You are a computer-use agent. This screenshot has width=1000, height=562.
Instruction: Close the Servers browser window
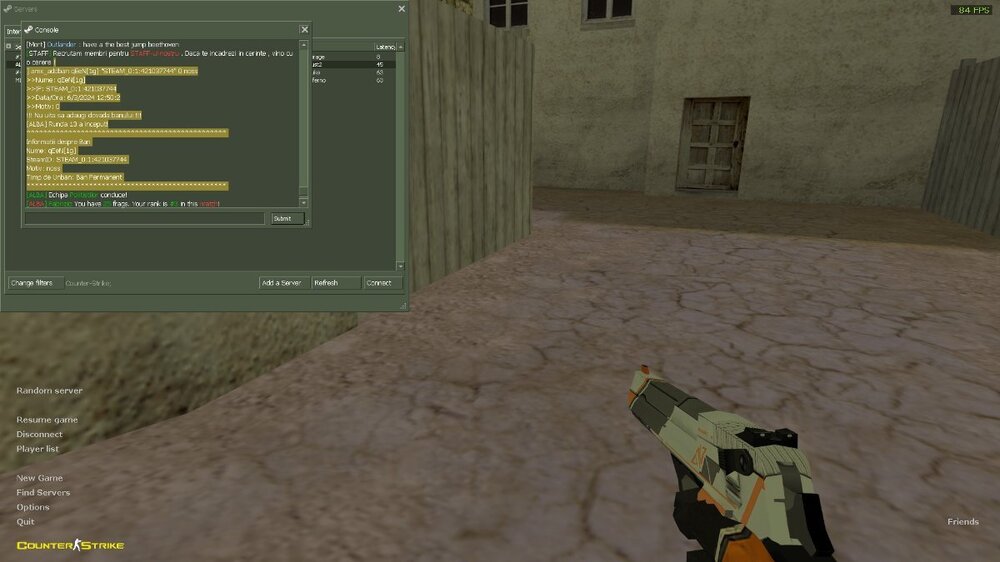[x=402, y=9]
